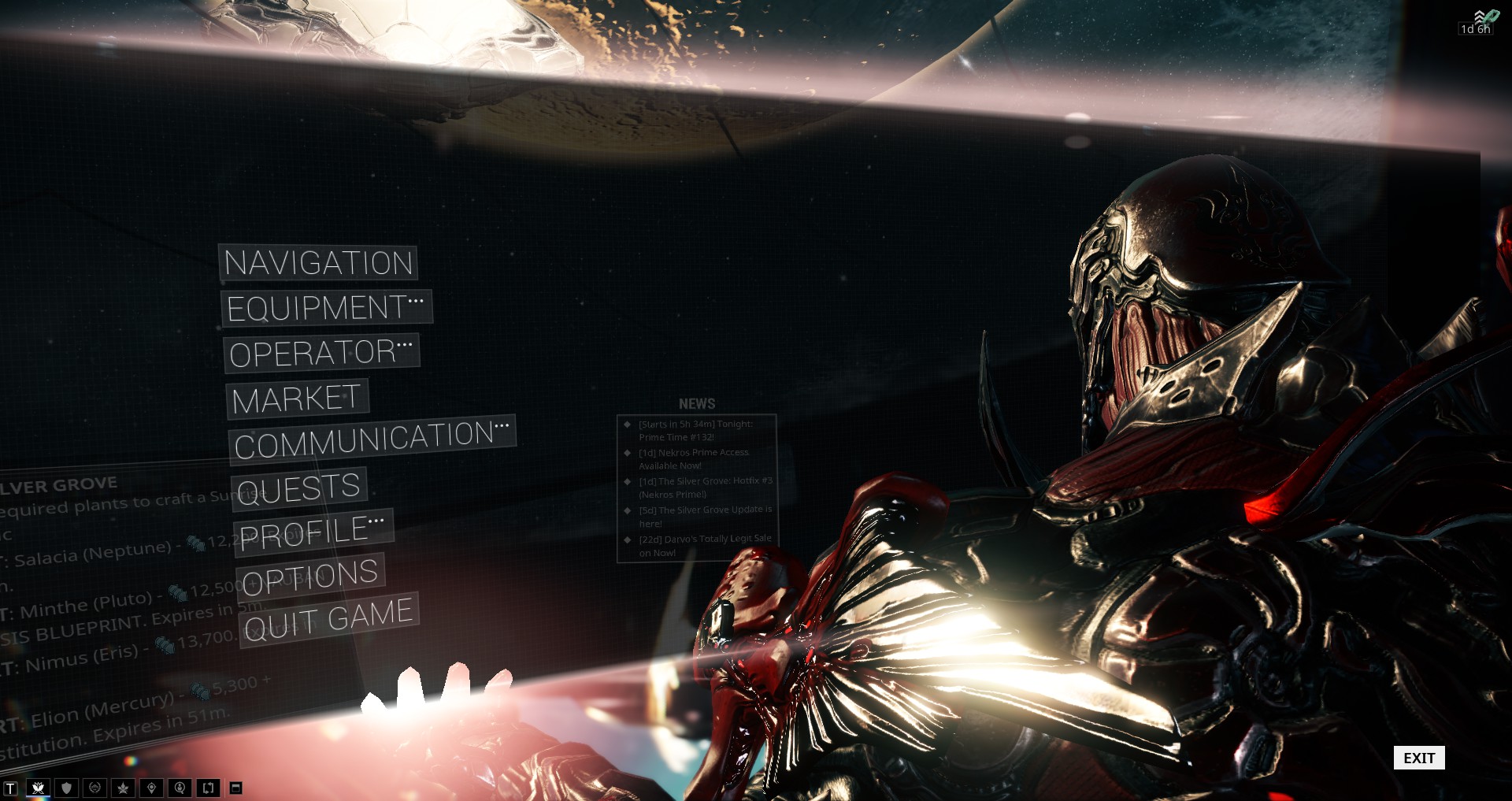Open the Quests list
1512x801 pixels.
299,488
